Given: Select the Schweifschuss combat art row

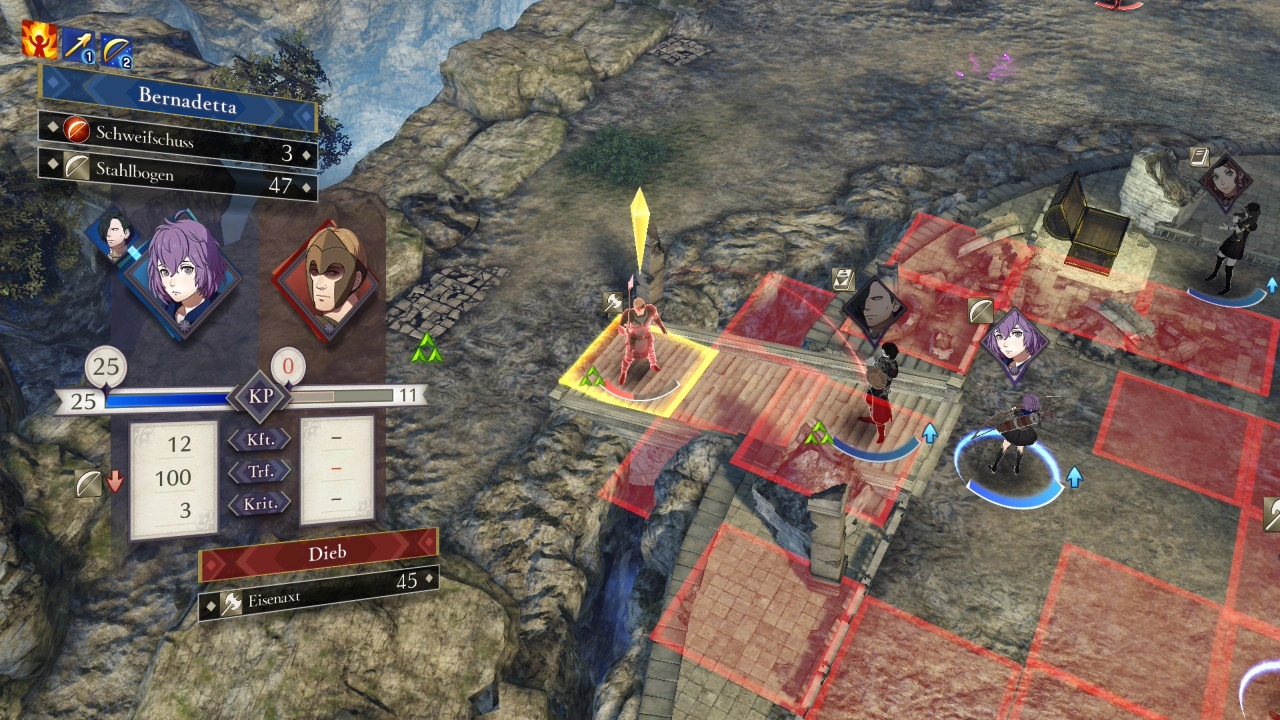Looking at the screenshot, I should pyautogui.click(x=178, y=139).
